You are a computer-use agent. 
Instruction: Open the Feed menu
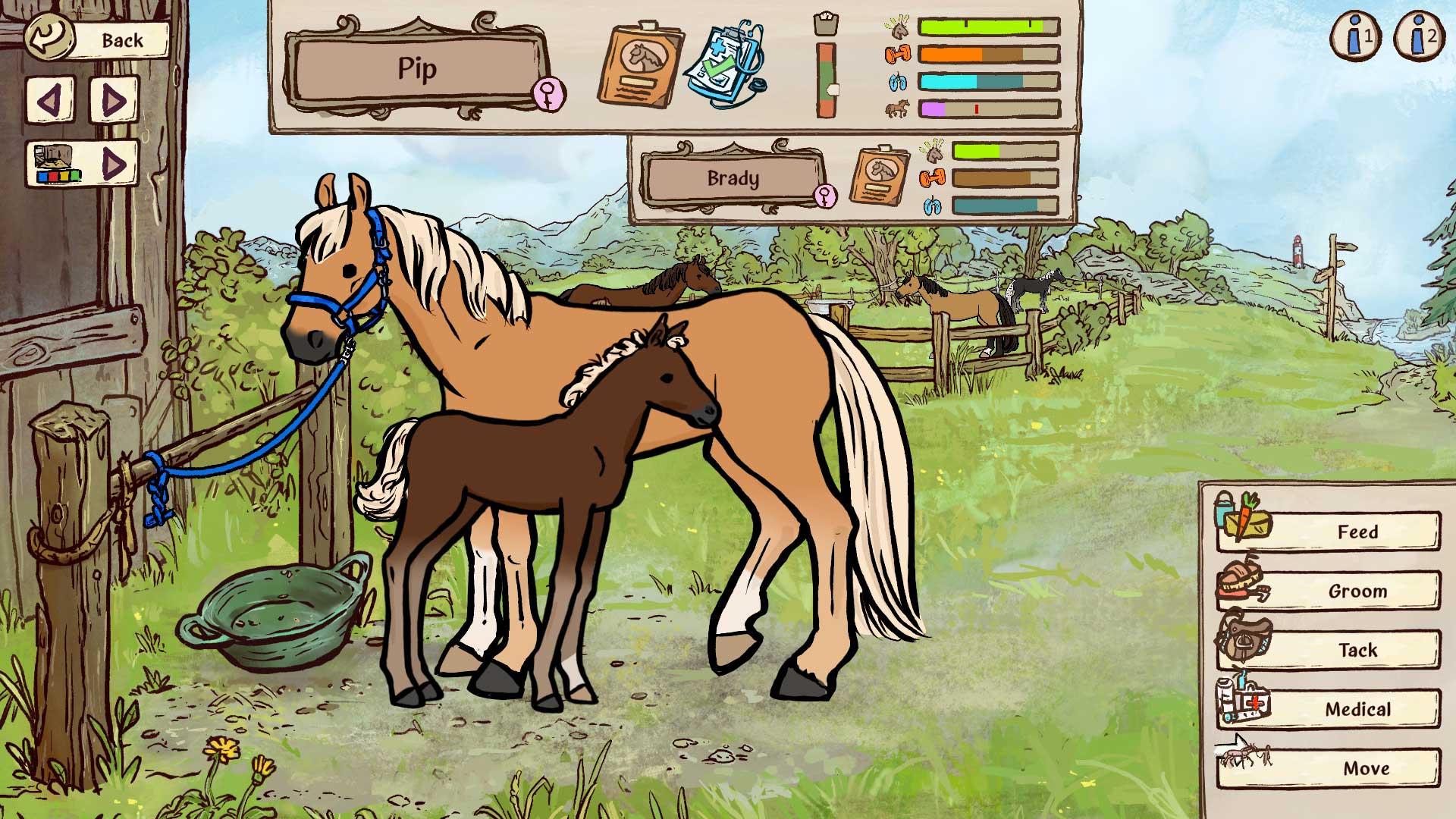coord(1357,532)
